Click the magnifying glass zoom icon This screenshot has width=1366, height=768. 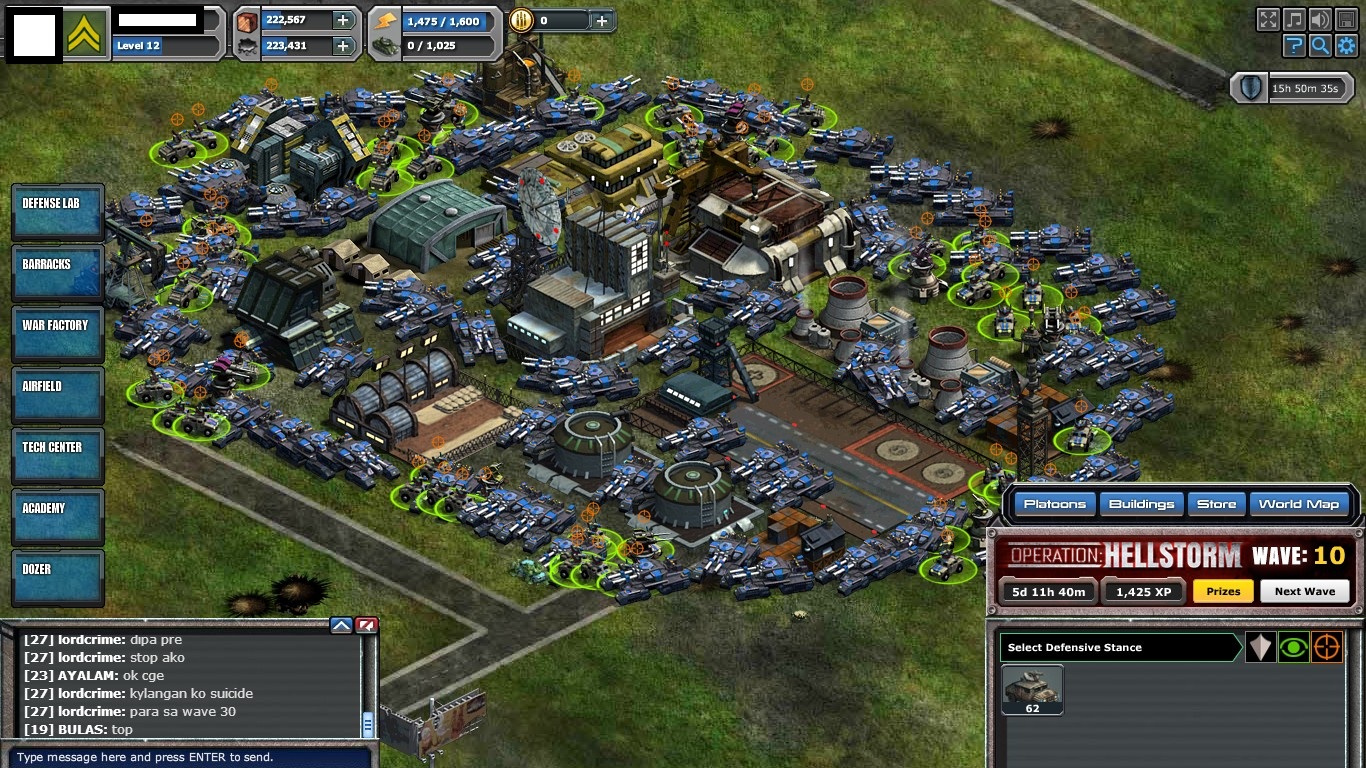pos(1320,45)
